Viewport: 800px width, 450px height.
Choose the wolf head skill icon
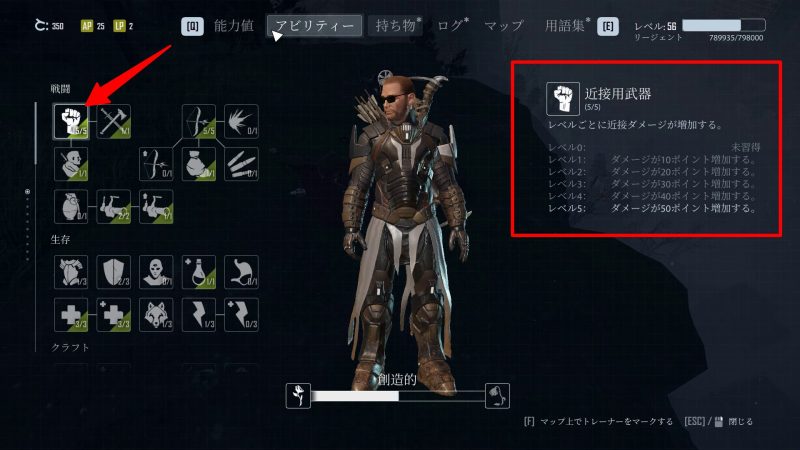tap(158, 314)
